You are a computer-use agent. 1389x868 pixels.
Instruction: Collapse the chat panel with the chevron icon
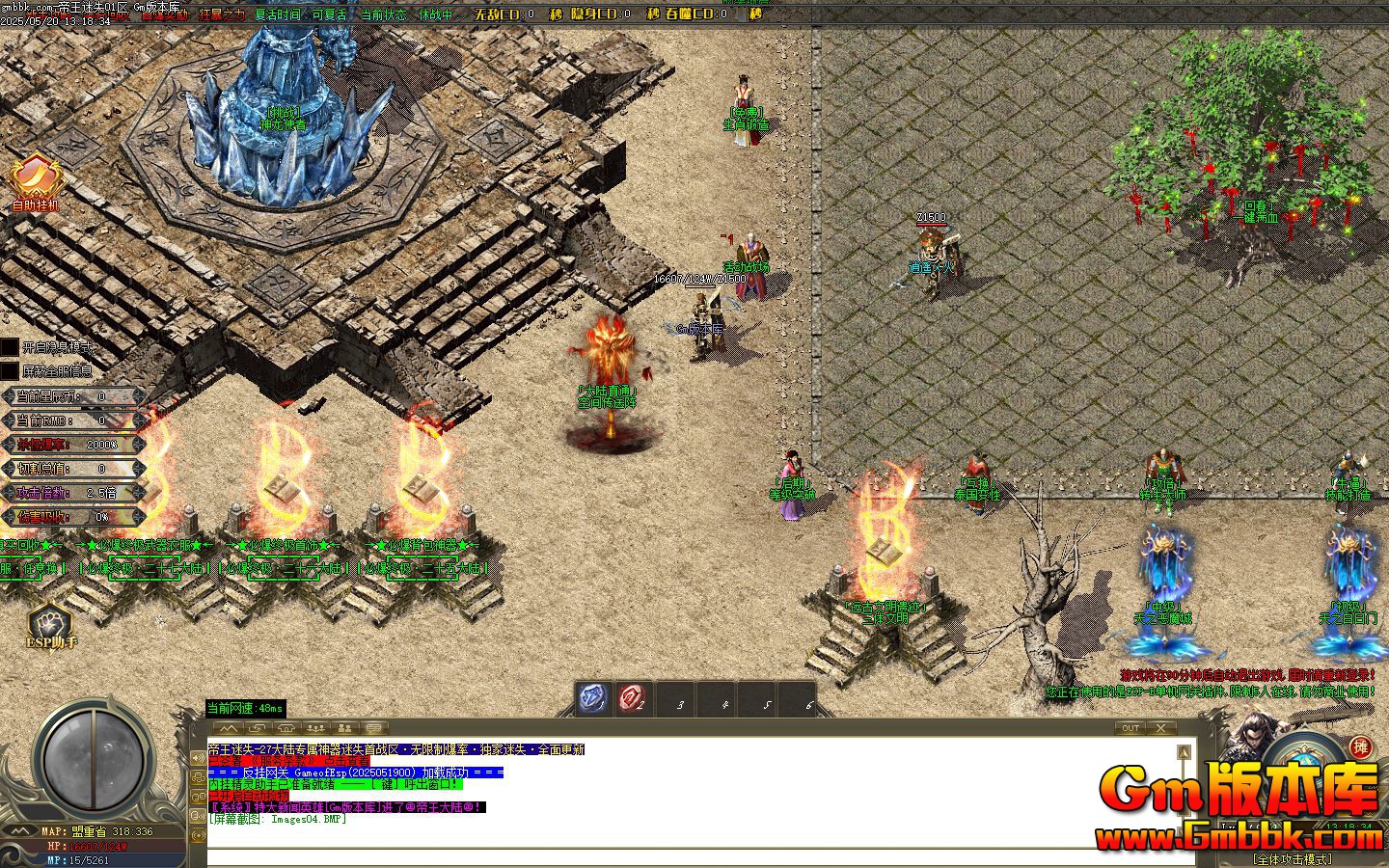pos(228,728)
